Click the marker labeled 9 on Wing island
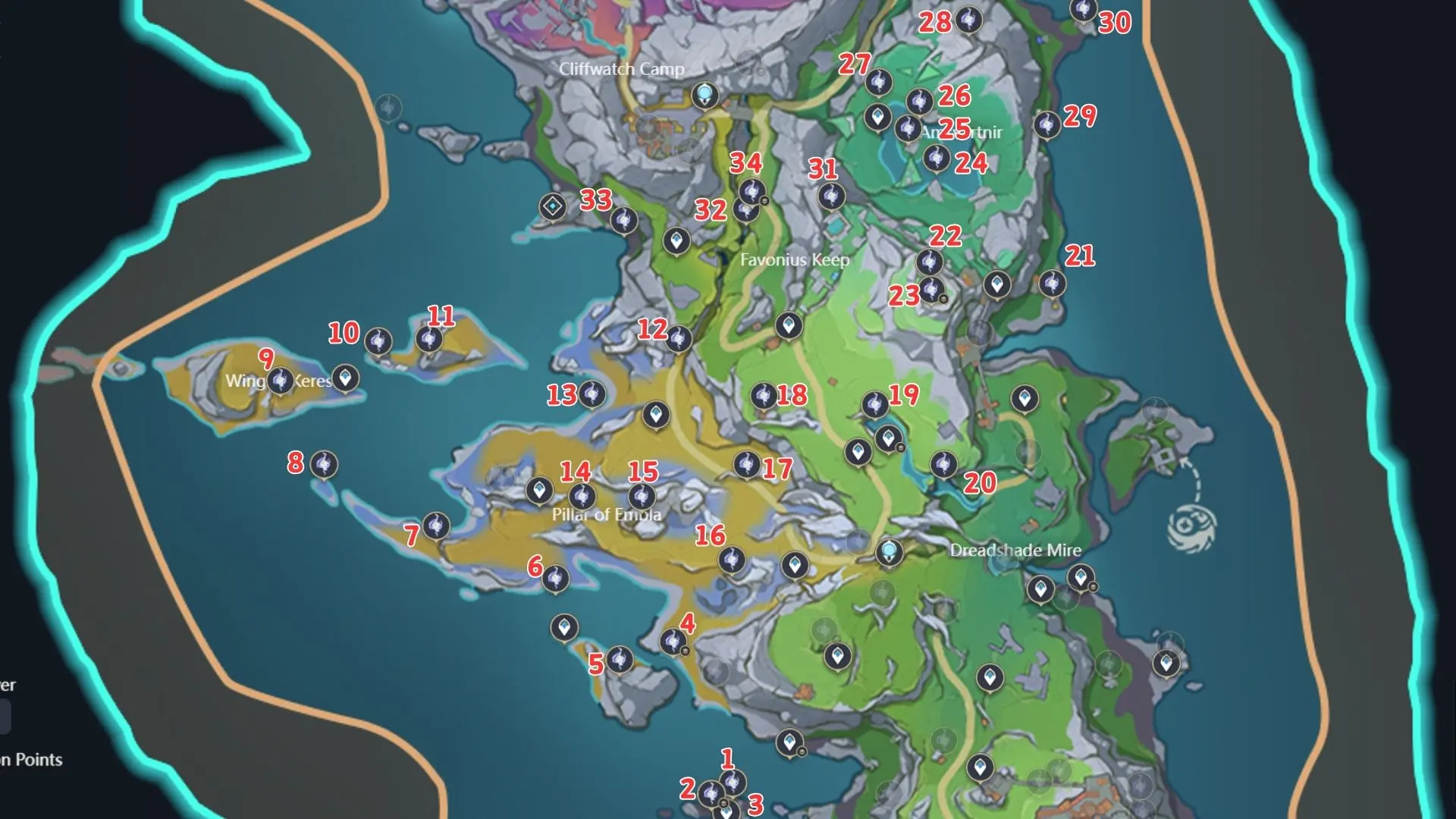Viewport: 1456px width, 819px height. 281,380
